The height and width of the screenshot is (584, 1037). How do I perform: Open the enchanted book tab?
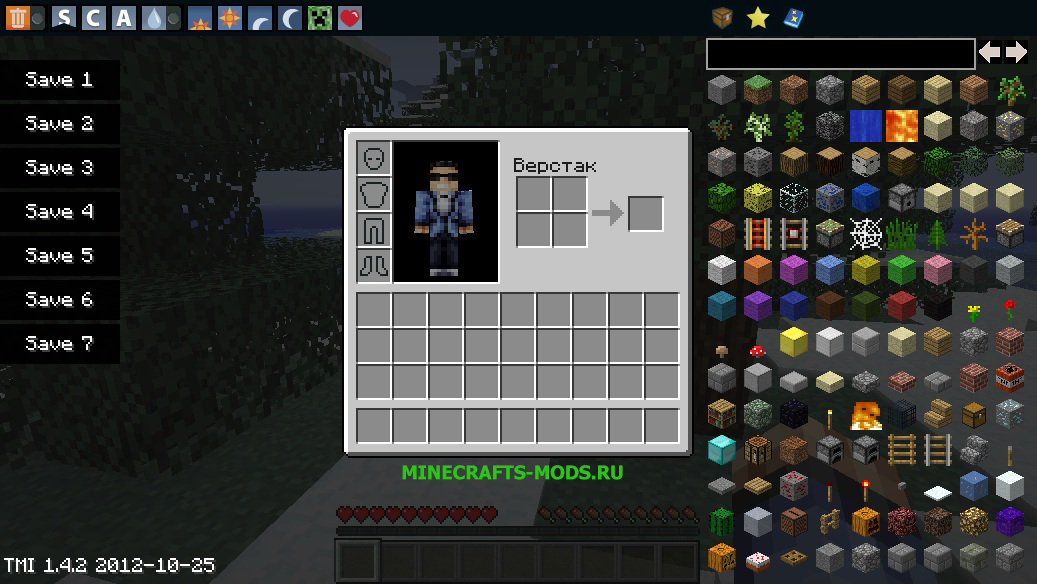click(794, 17)
